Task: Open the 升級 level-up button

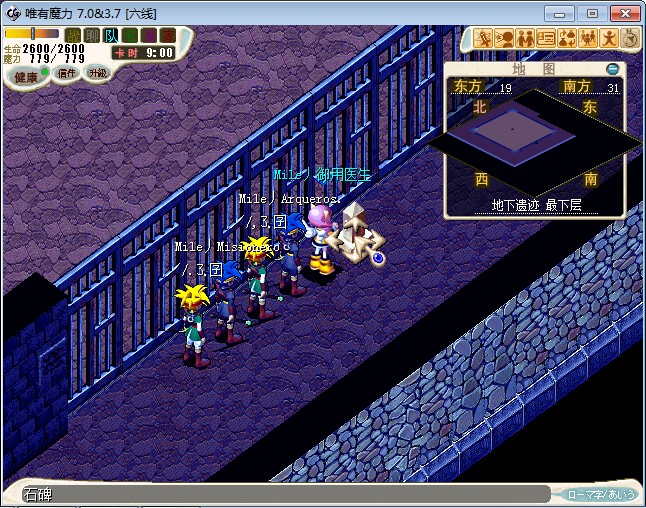Action: pos(97,73)
